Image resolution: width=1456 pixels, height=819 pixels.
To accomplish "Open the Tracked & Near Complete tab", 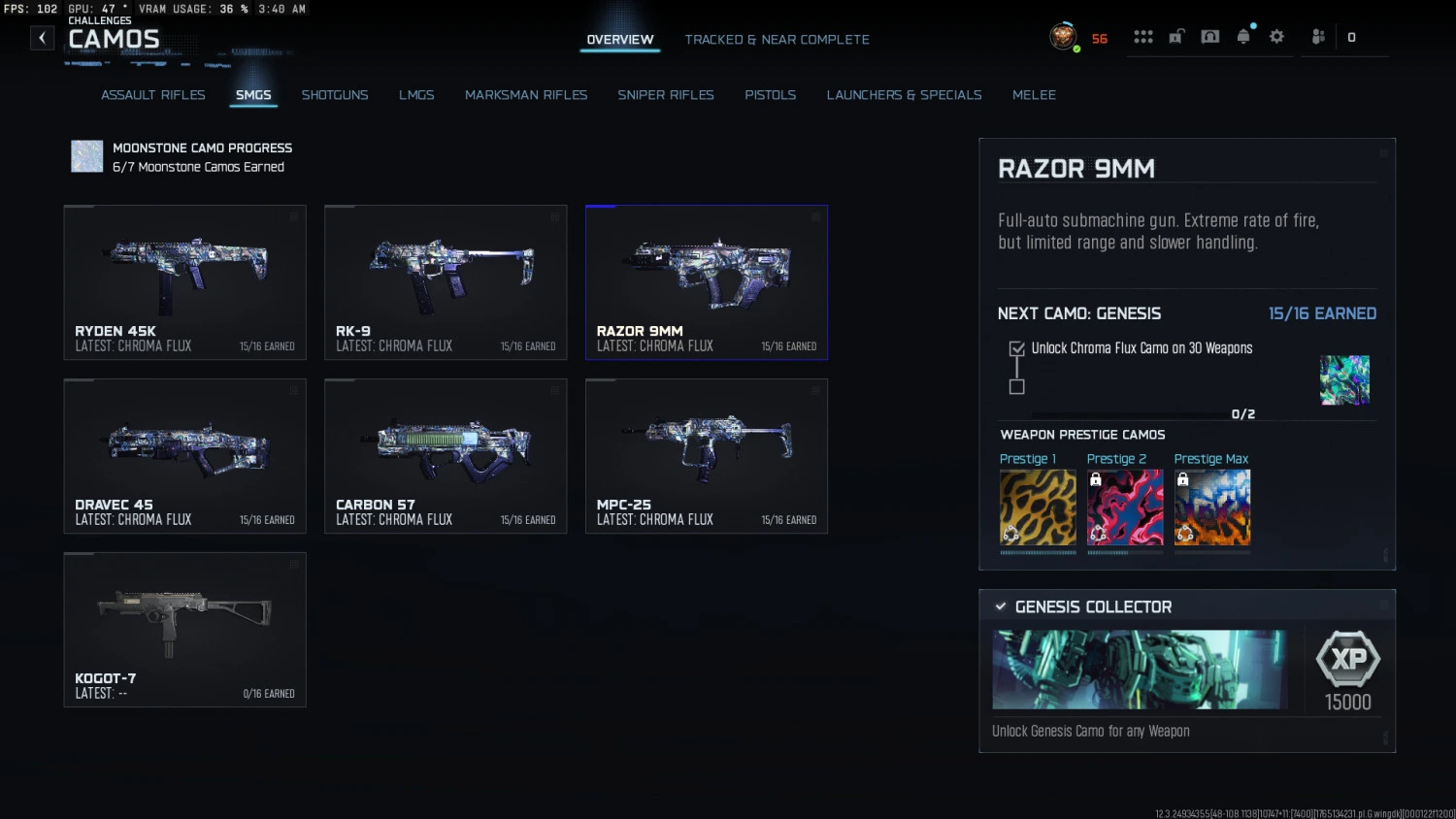I will tap(777, 39).
